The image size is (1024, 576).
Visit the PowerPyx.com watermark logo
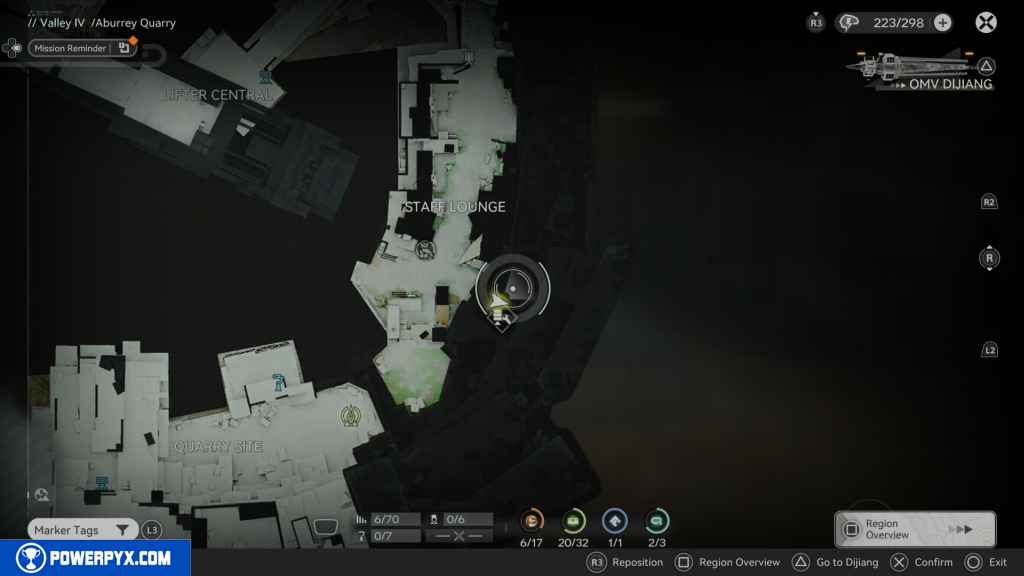95,558
